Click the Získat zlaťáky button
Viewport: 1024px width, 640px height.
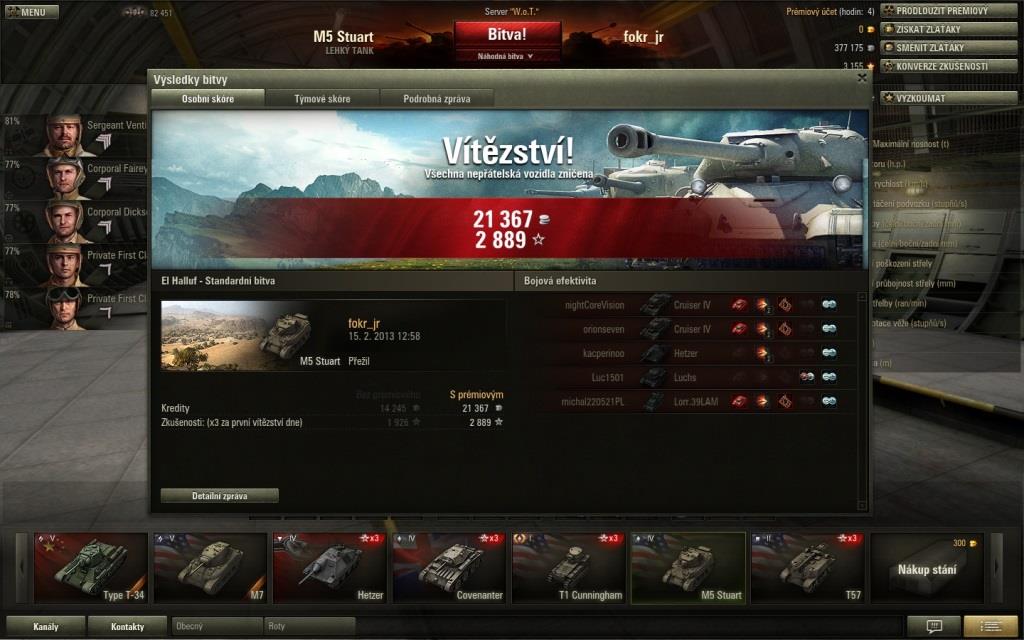click(x=949, y=29)
